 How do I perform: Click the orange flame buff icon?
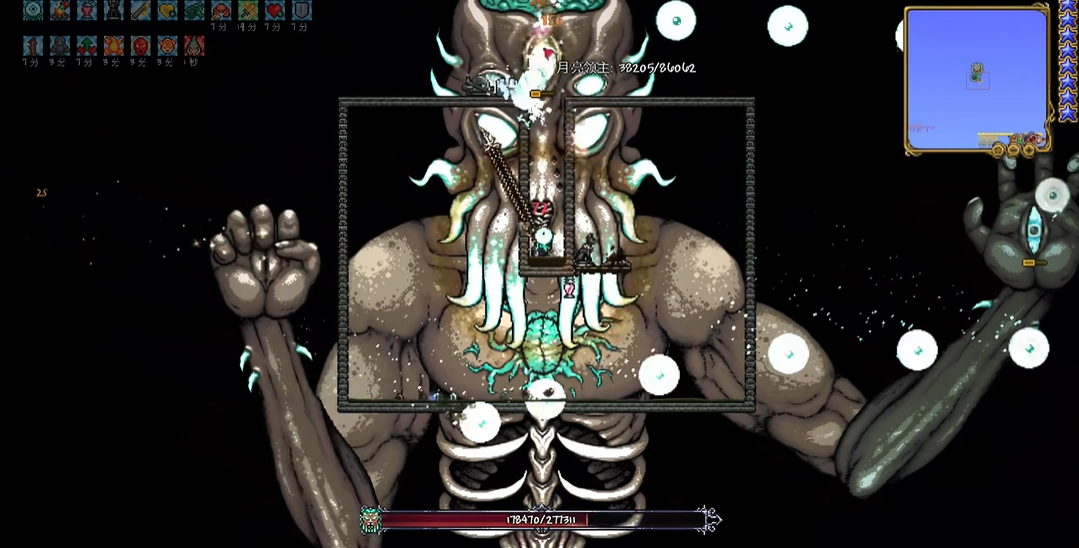tap(113, 46)
